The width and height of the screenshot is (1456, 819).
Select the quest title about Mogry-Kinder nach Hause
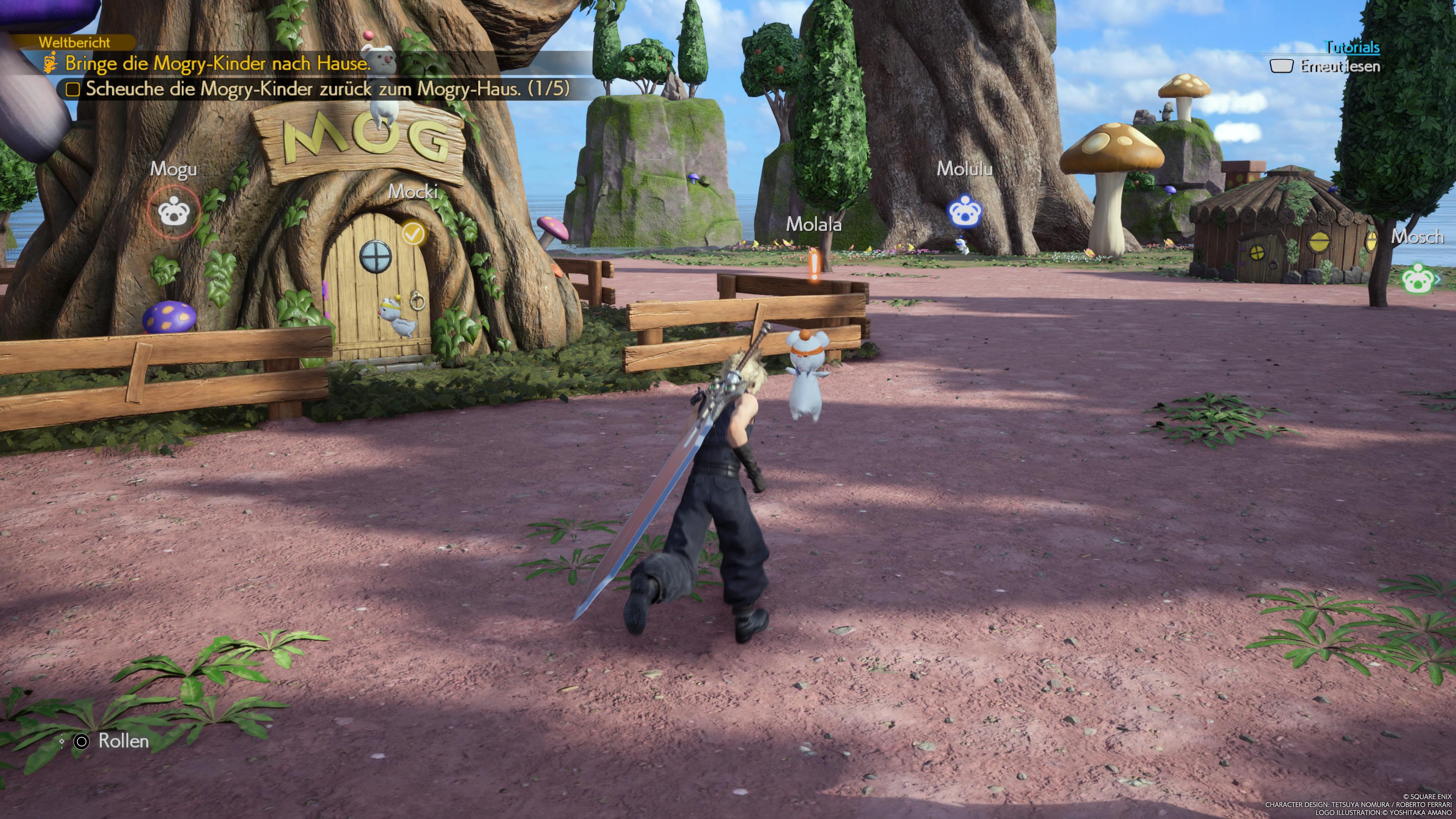click(x=218, y=63)
